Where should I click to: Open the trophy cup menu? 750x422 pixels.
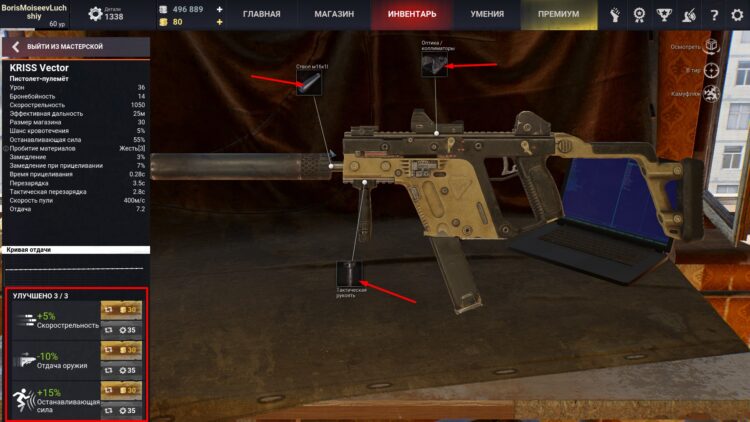(664, 15)
